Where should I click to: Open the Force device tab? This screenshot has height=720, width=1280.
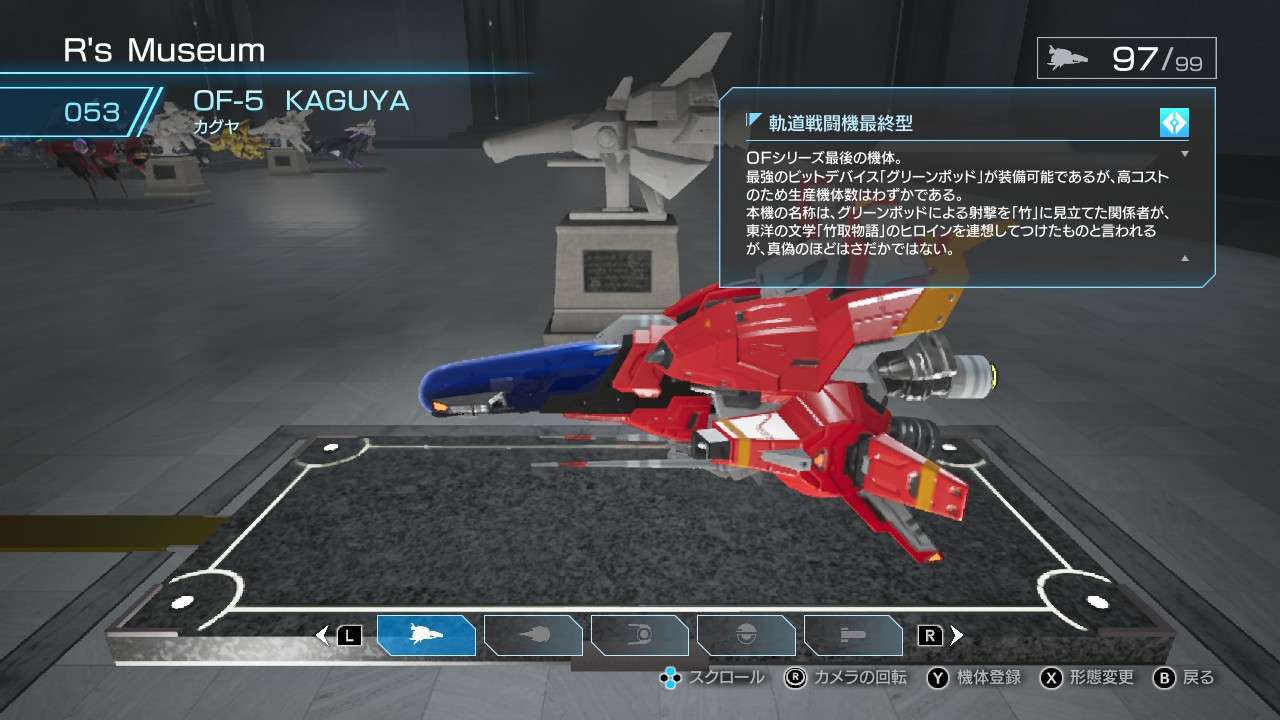point(640,635)
